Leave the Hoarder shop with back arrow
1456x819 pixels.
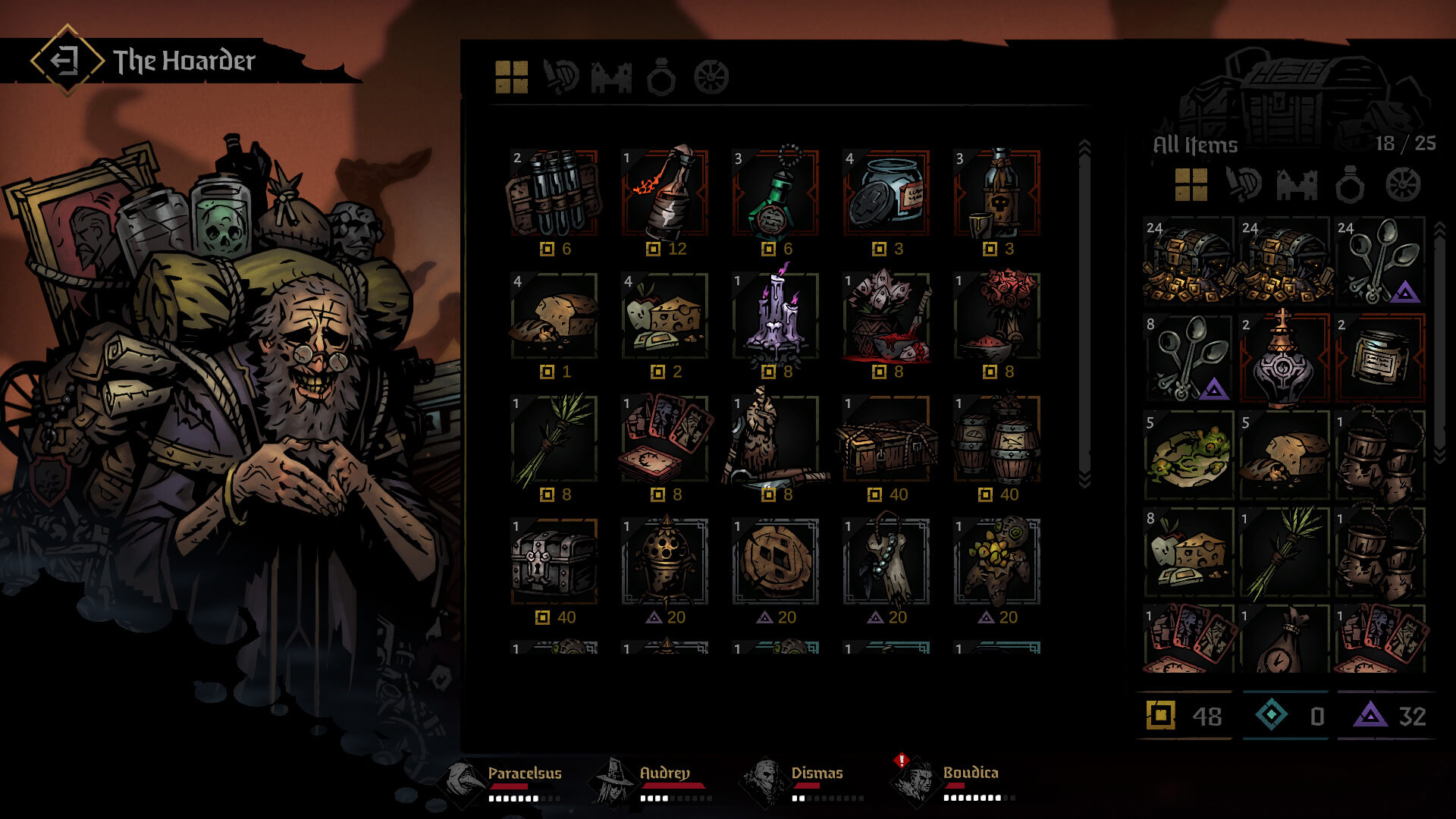[67, 60]
